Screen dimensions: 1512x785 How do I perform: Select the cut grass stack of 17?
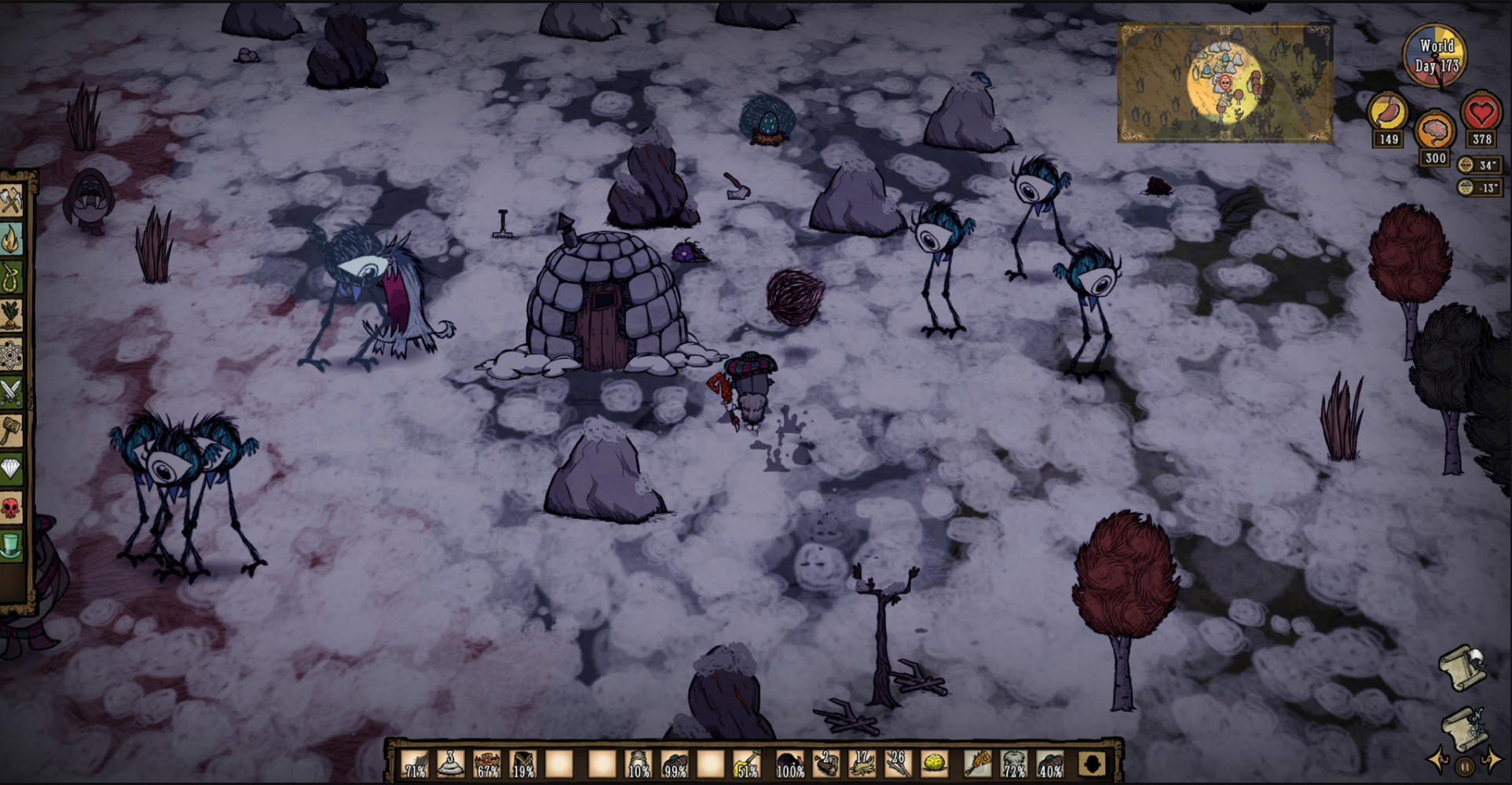point(861,763)
